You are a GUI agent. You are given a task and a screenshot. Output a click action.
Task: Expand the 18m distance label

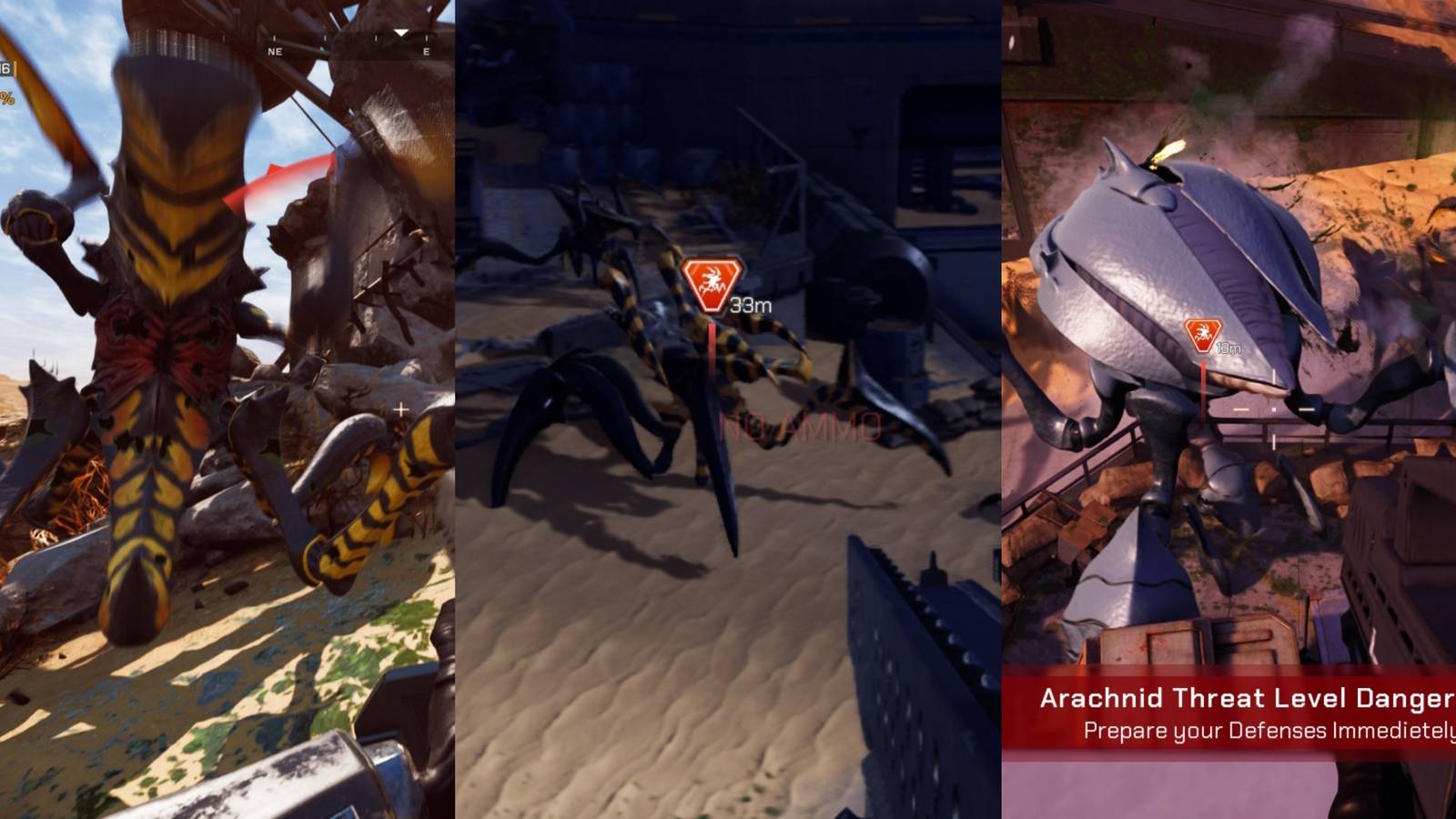(x=1227, y=347)
